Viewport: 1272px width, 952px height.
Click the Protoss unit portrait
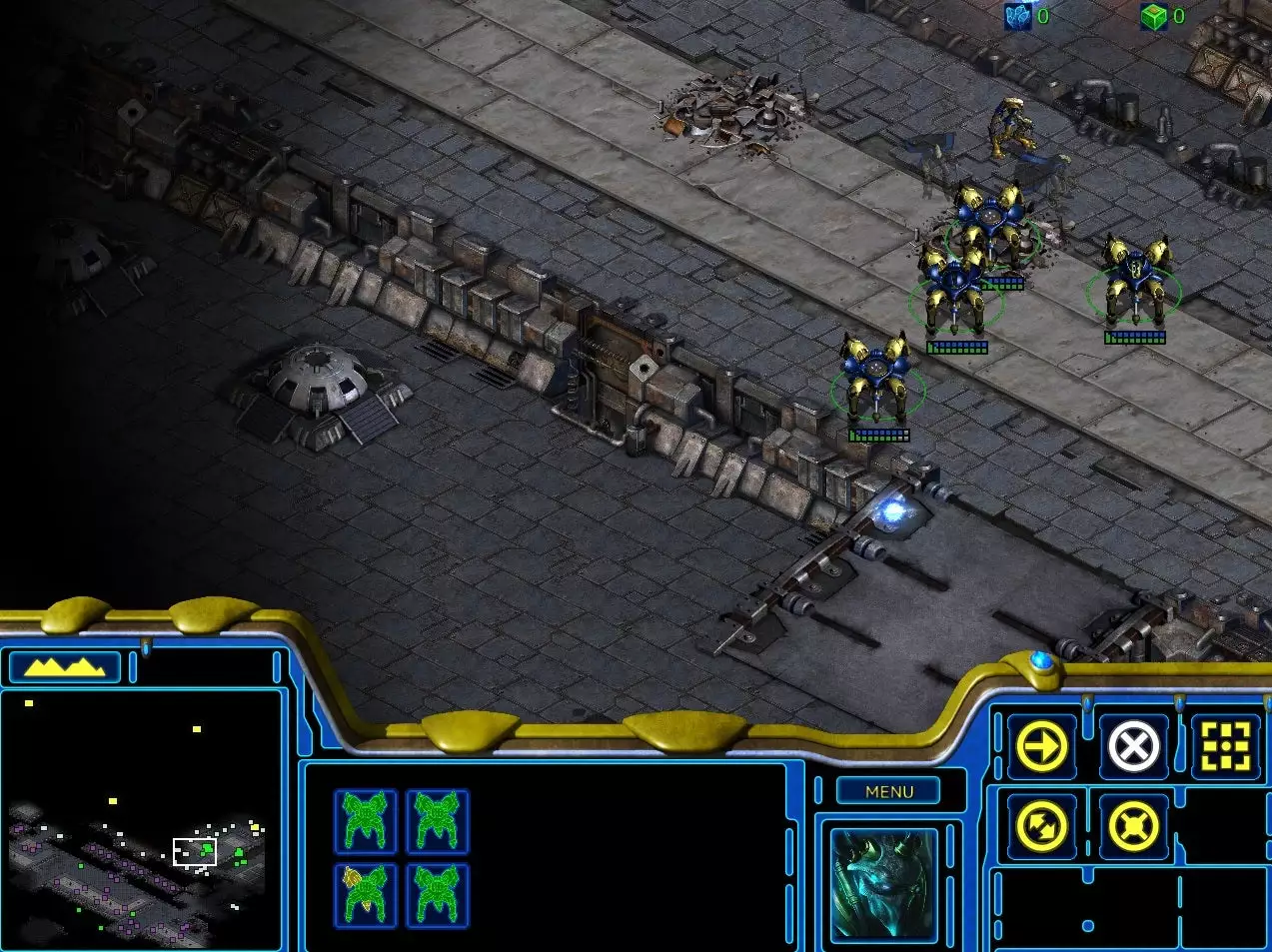click(884, 885)
